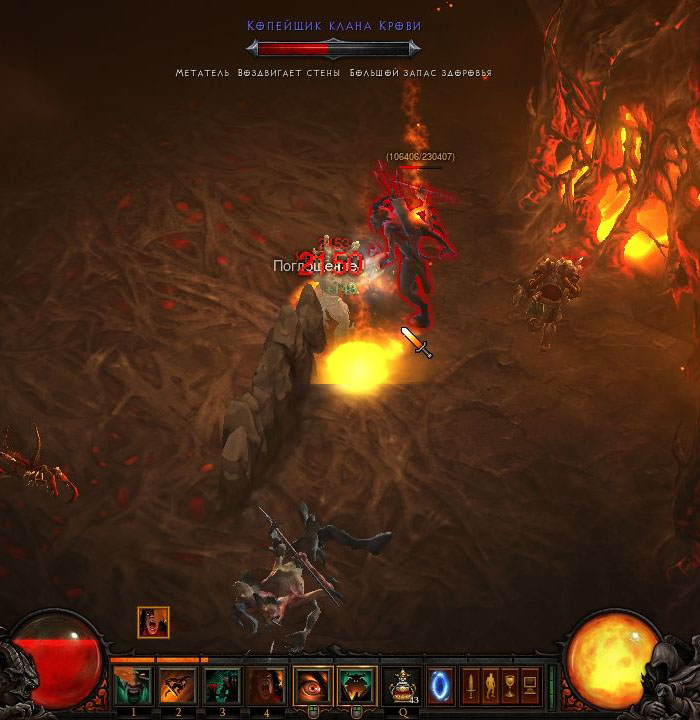Open the achievements goblet button
The width and height of the screenshot is (700, 720).
[x=510, y=687]
